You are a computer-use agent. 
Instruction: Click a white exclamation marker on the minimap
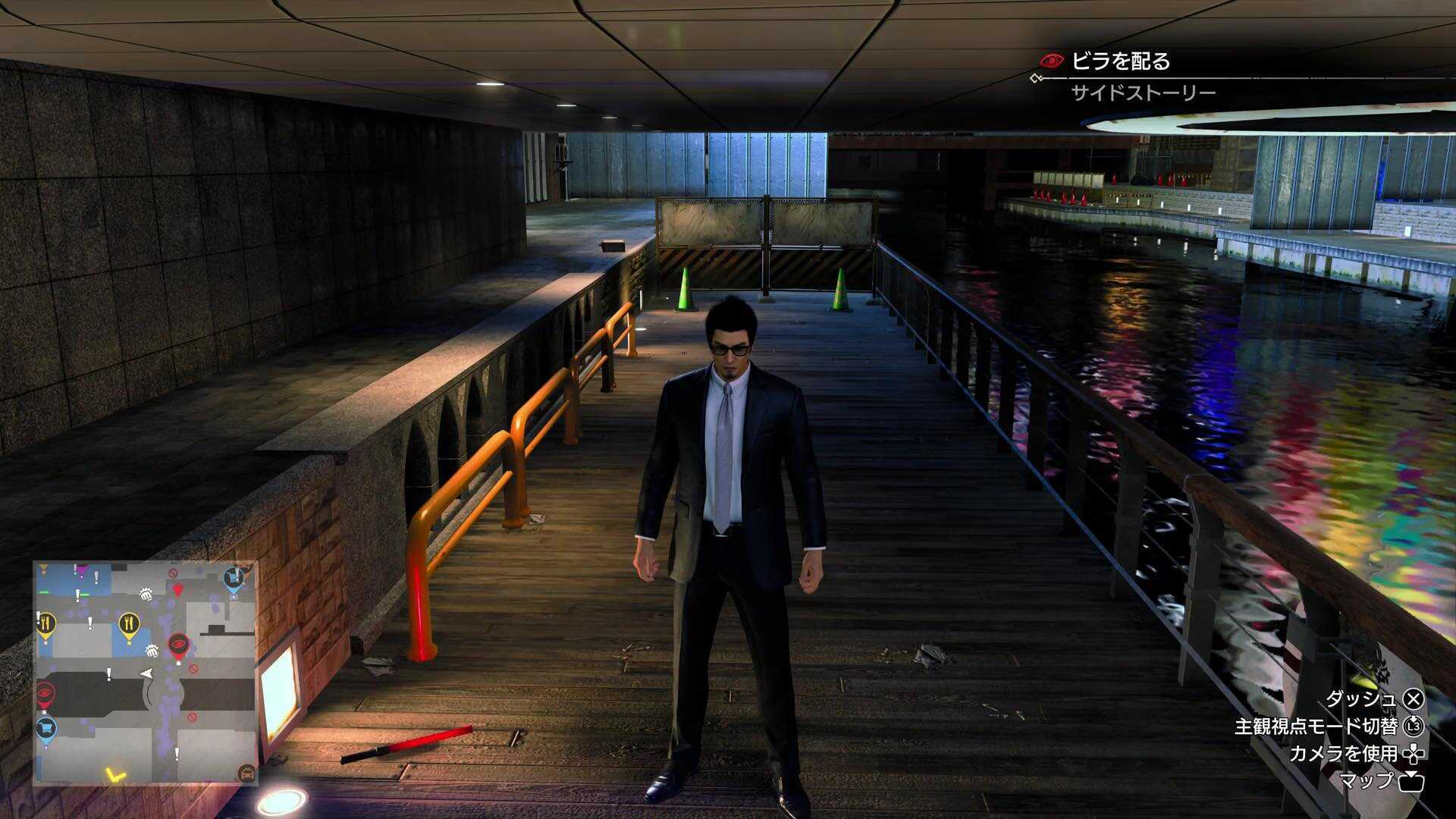click(x=109, y=673)
